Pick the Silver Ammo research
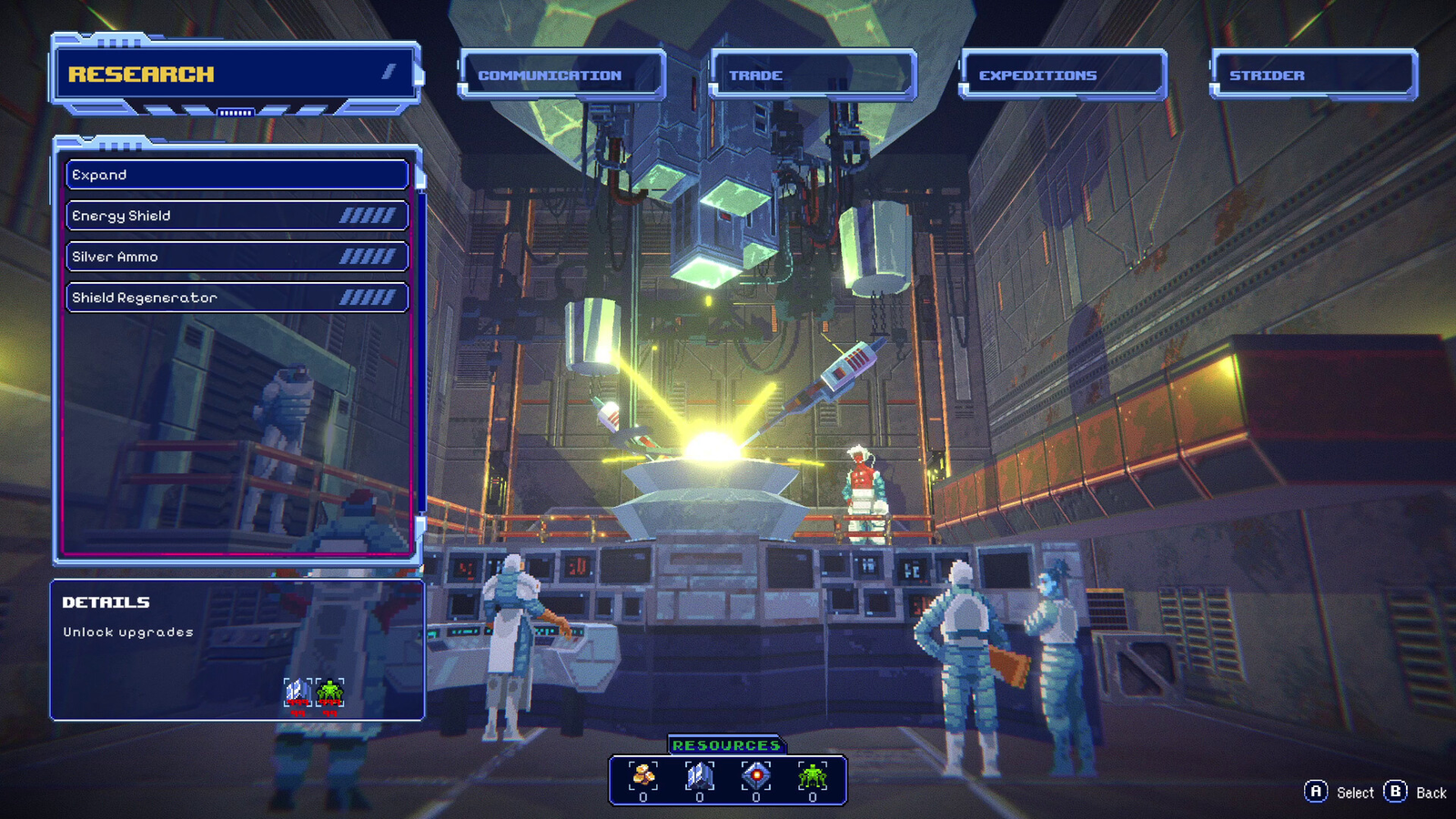This screenshot has height=819, width=1456. coord(237,257)
